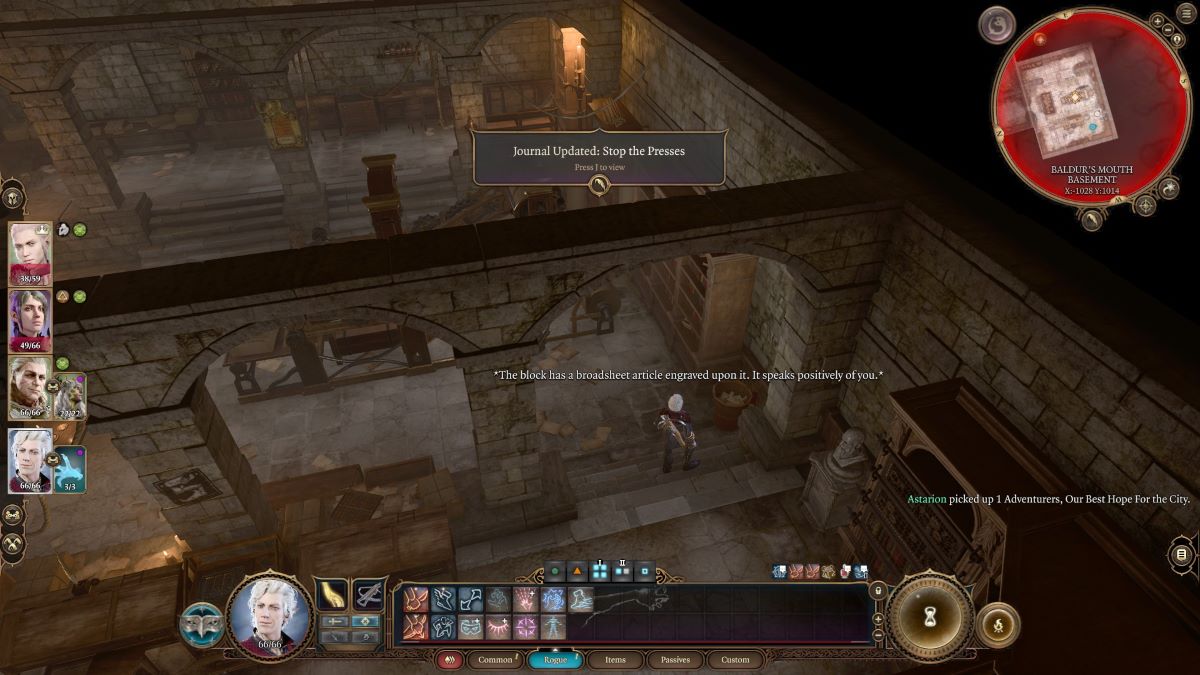Image resolution: width=1200 pixels, height=675 pixels.
Task: Select the top party member portrait with crown
Action: 30,254
